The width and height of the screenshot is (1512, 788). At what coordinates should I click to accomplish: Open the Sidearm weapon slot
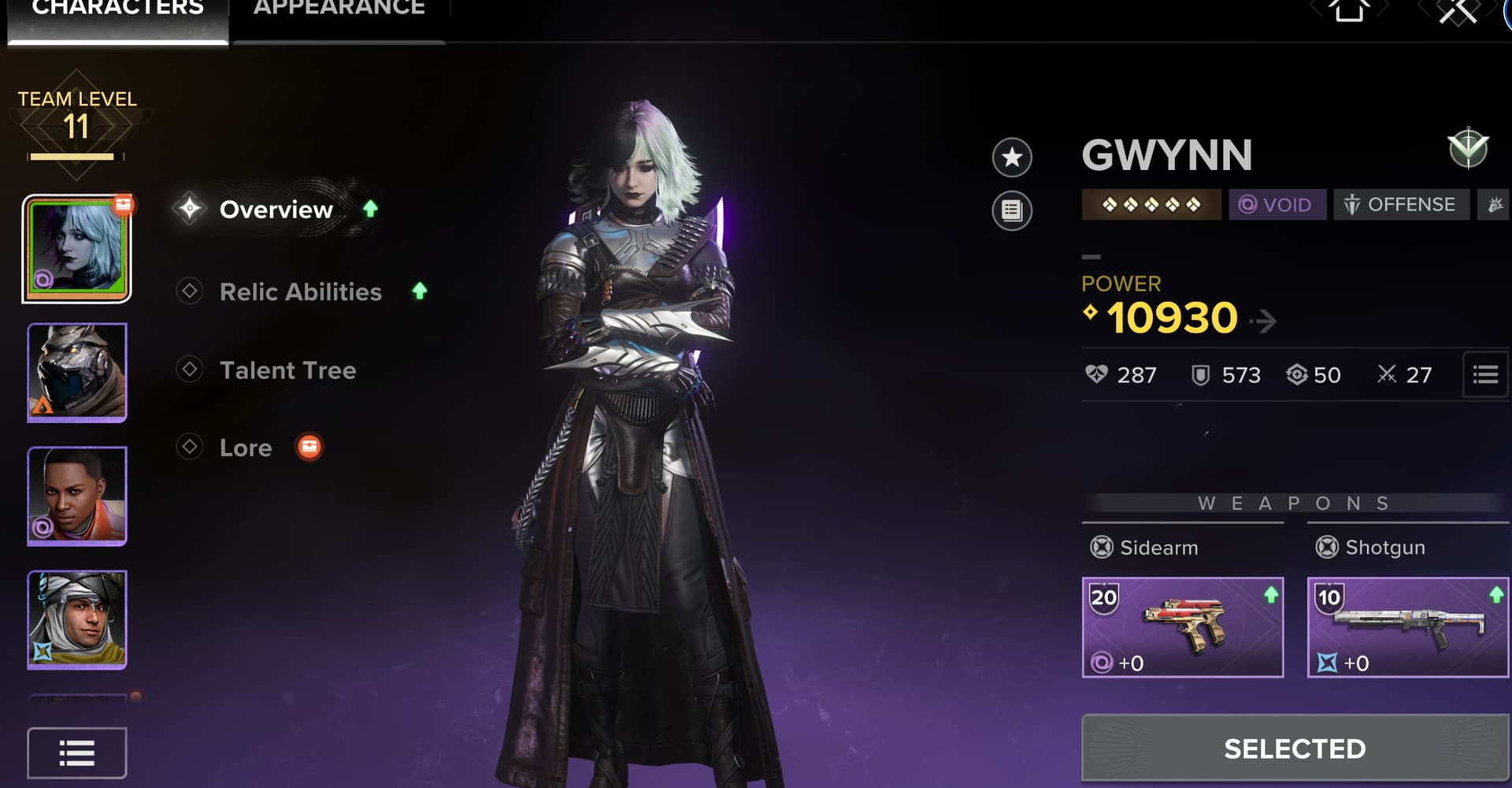1182,627
